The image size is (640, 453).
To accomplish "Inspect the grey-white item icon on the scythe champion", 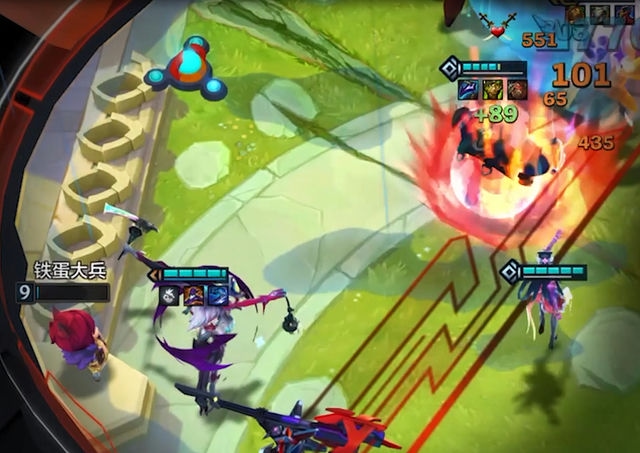I will [171, 295].
